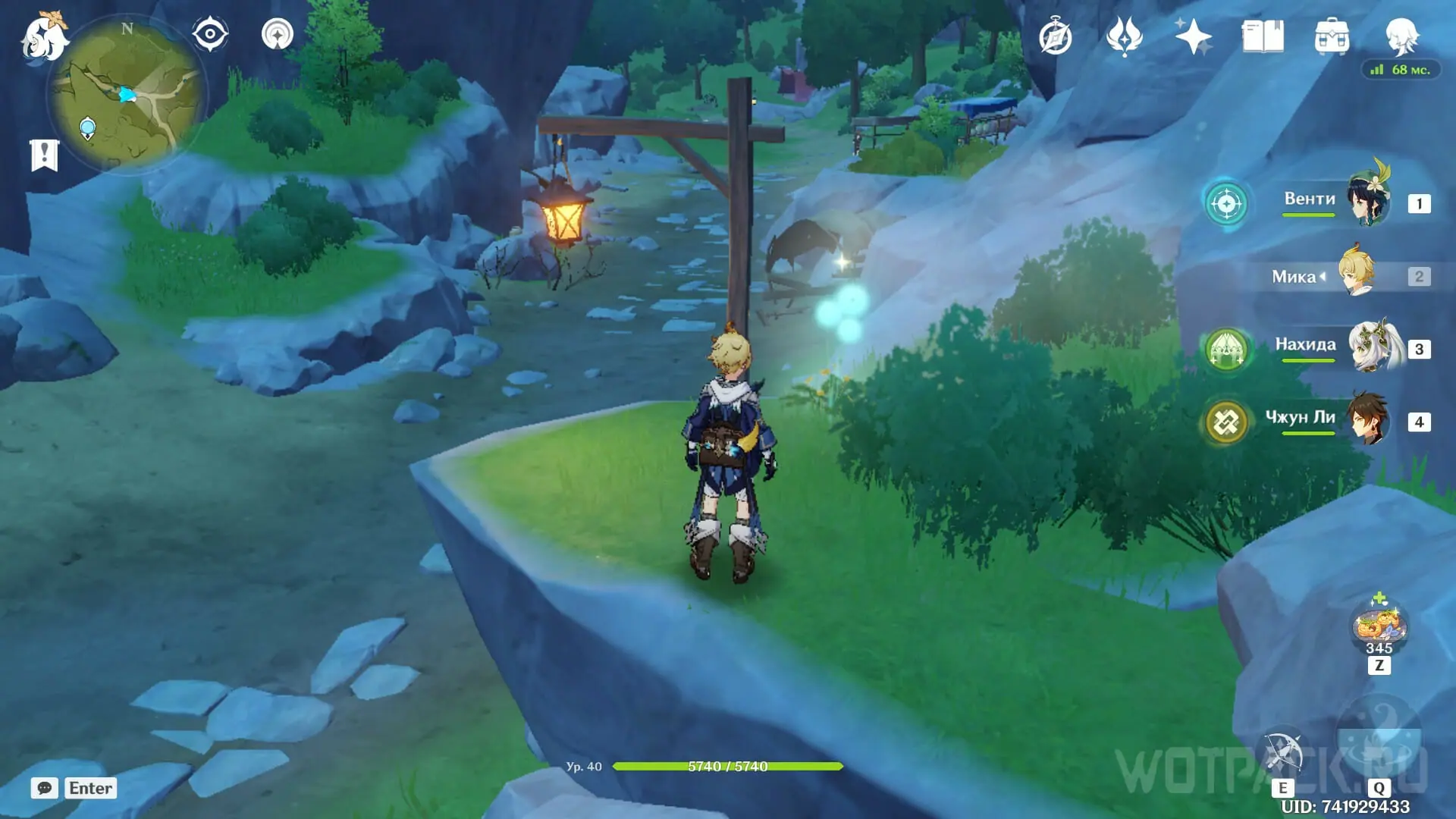Open the character profile head icon
The height and width of the screenshot is (819, 1456).
[1401, 35]
